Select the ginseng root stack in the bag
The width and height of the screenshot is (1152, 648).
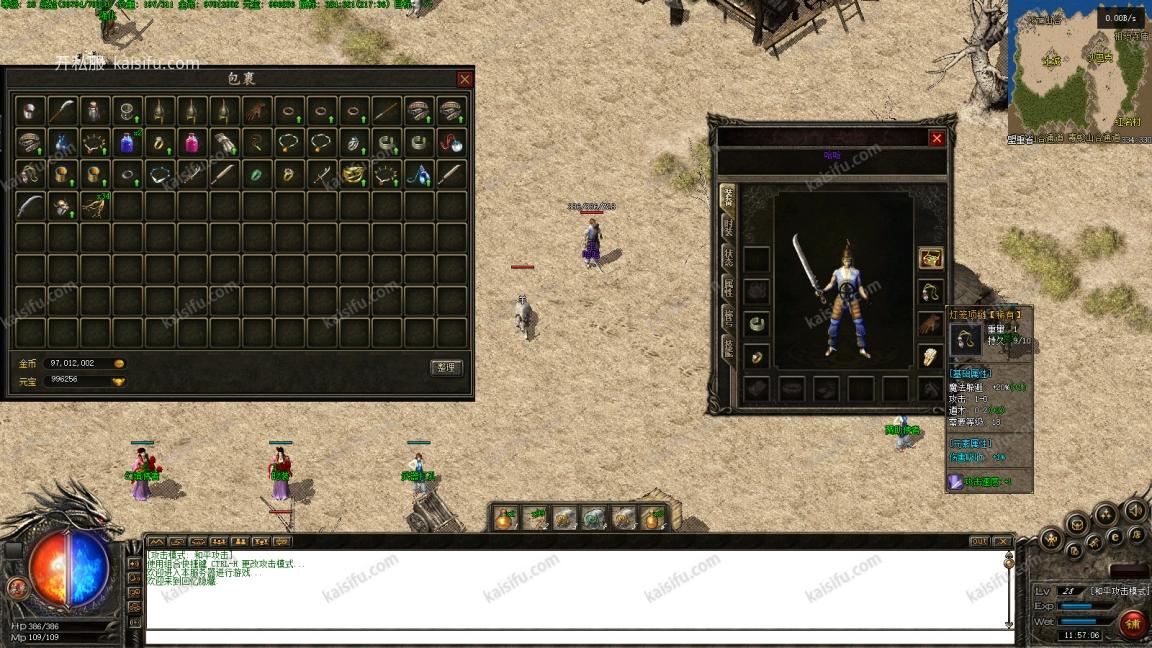(95, 206)
